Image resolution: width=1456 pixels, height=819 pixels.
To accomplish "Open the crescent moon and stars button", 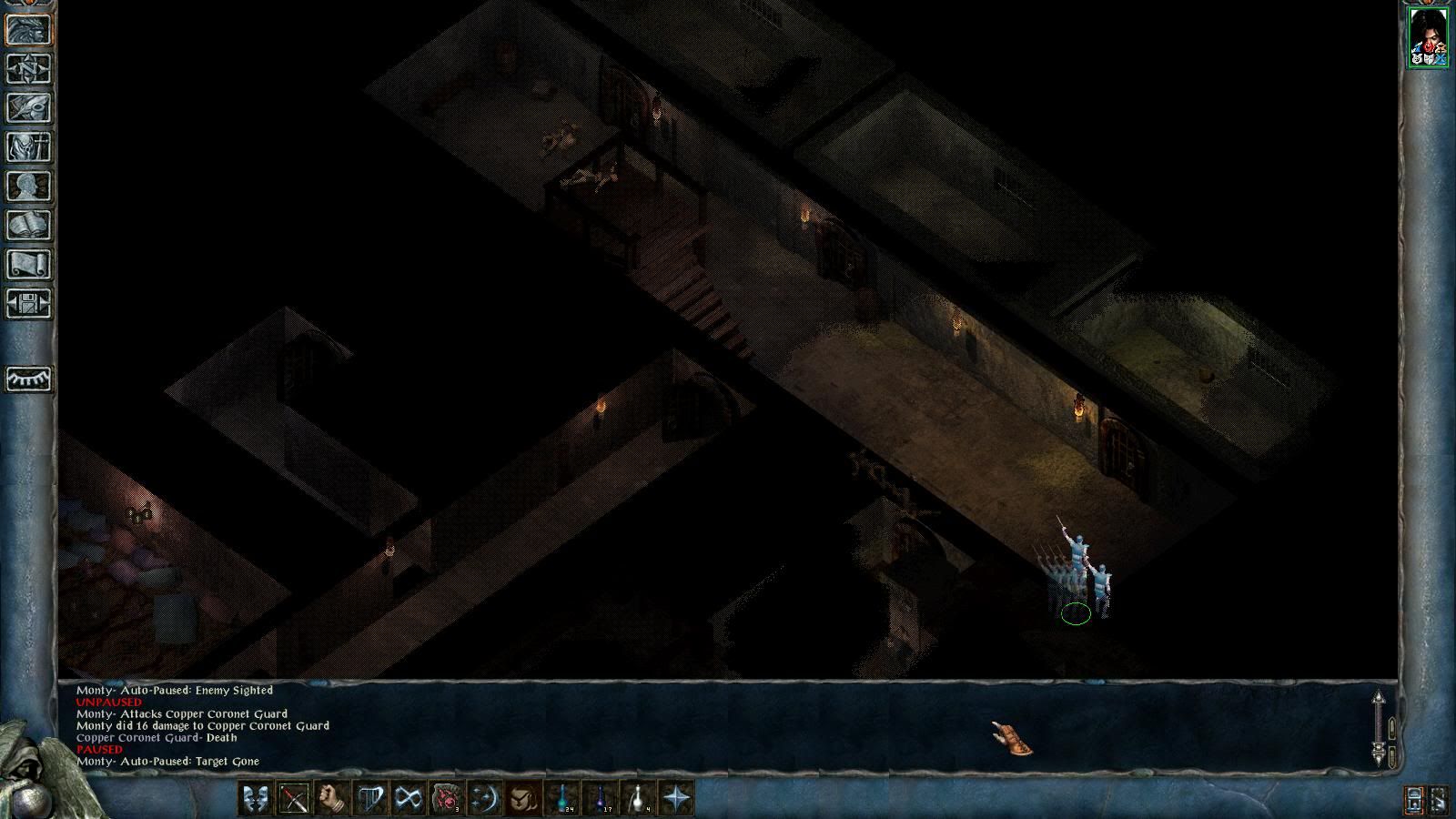I will coord(485,798).
